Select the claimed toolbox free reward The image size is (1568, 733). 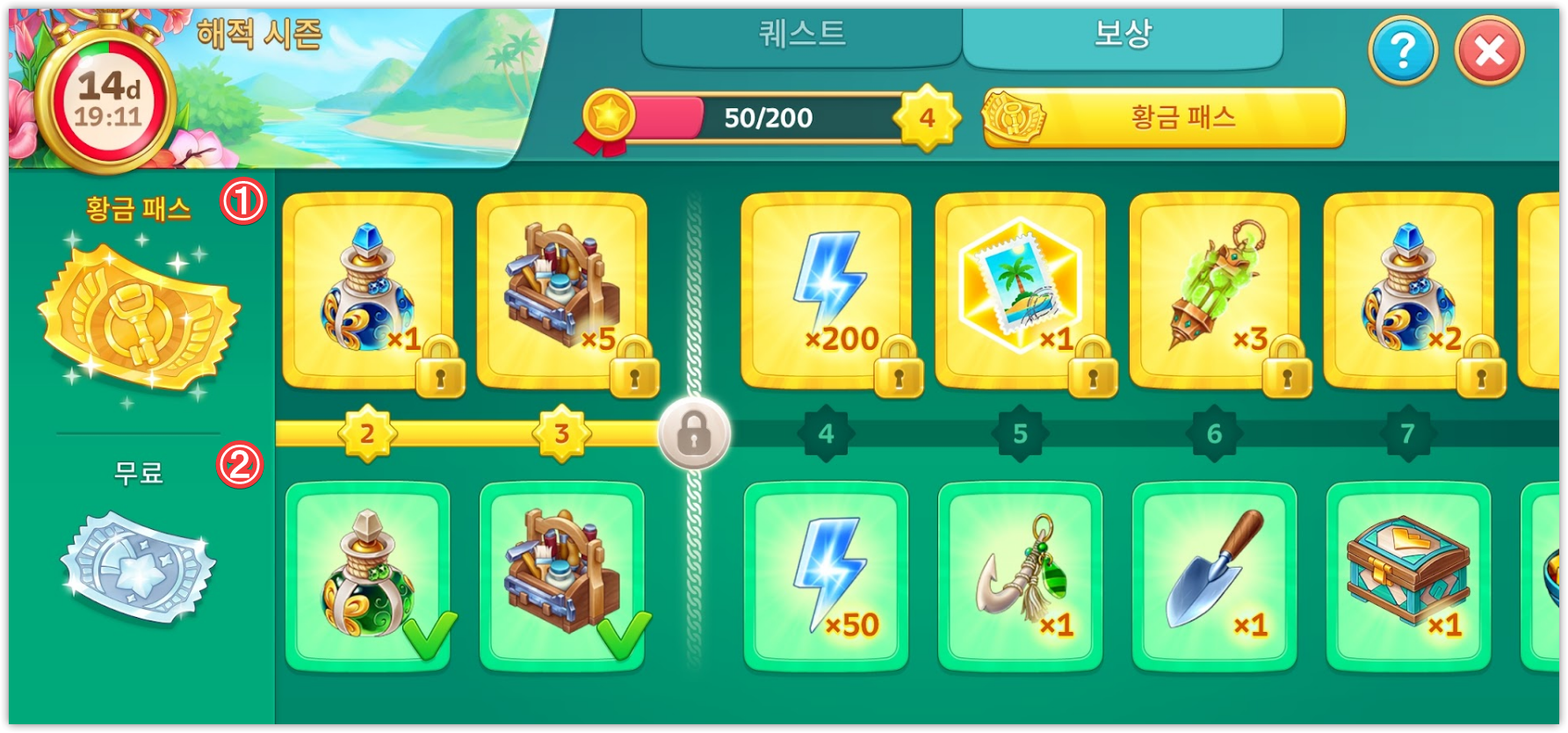(561, 577)
